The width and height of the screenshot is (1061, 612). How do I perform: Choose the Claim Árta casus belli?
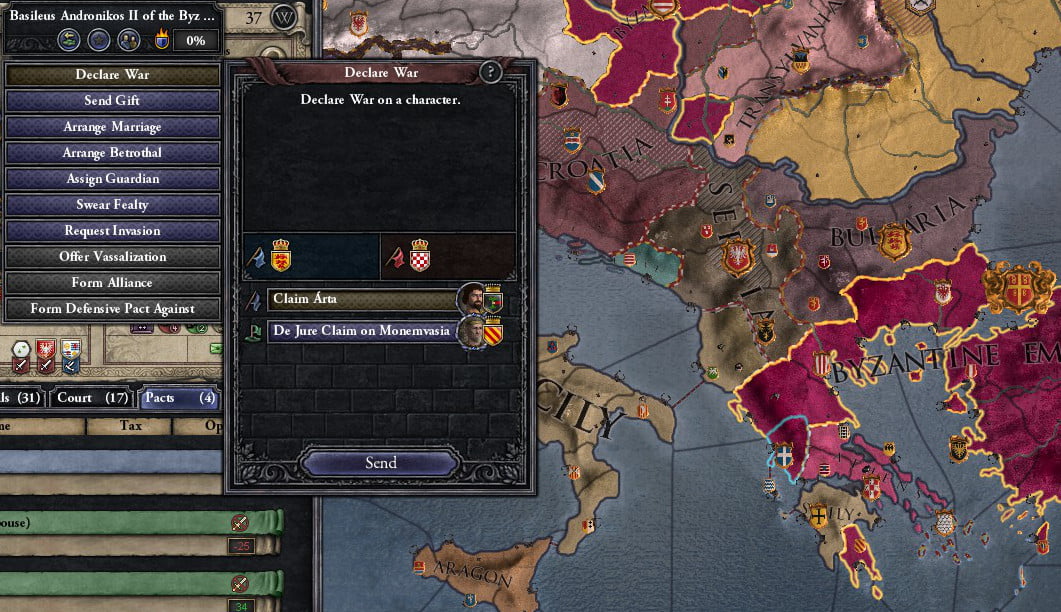(361, 299)
